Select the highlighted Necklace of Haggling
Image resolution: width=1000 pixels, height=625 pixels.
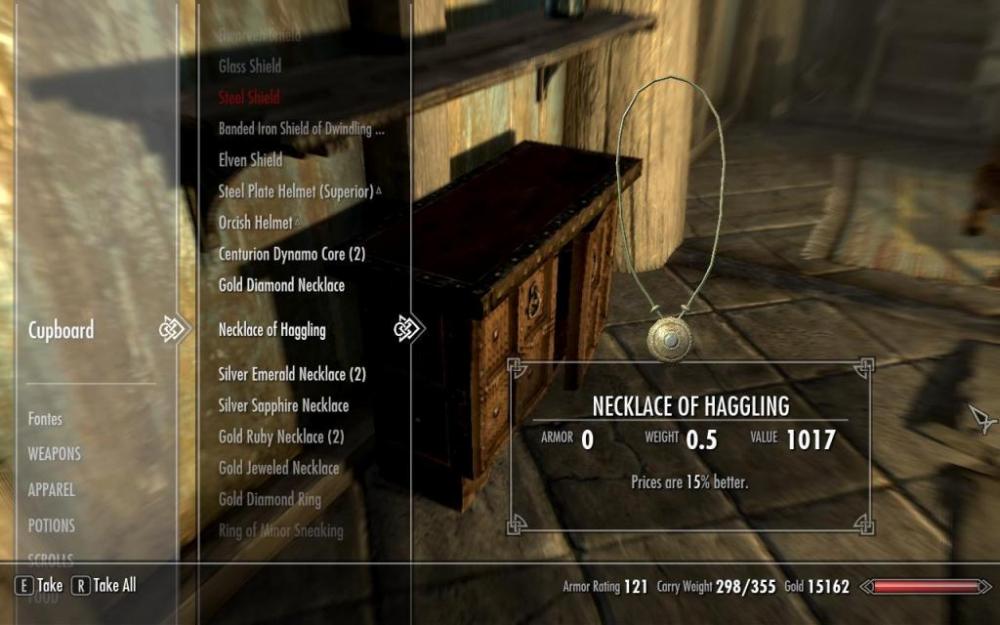(272, 330)
